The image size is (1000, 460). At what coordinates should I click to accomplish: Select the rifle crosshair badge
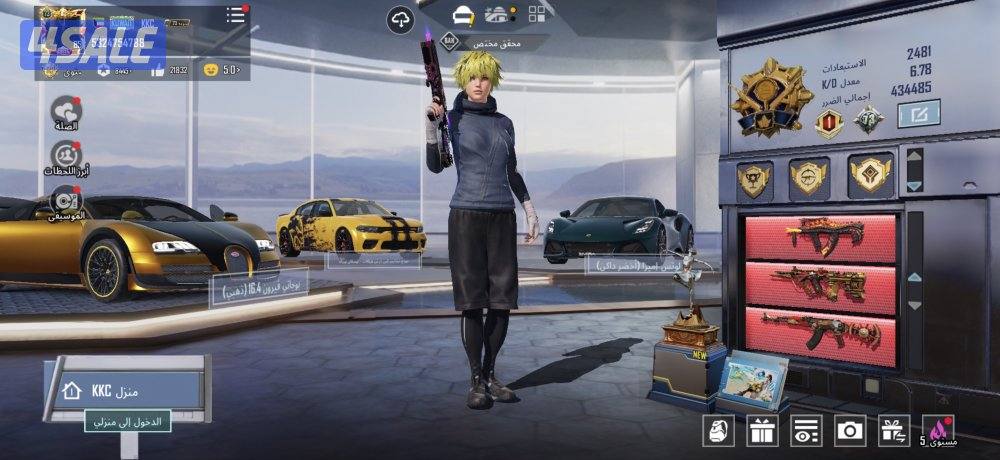[x=808, y=177]
